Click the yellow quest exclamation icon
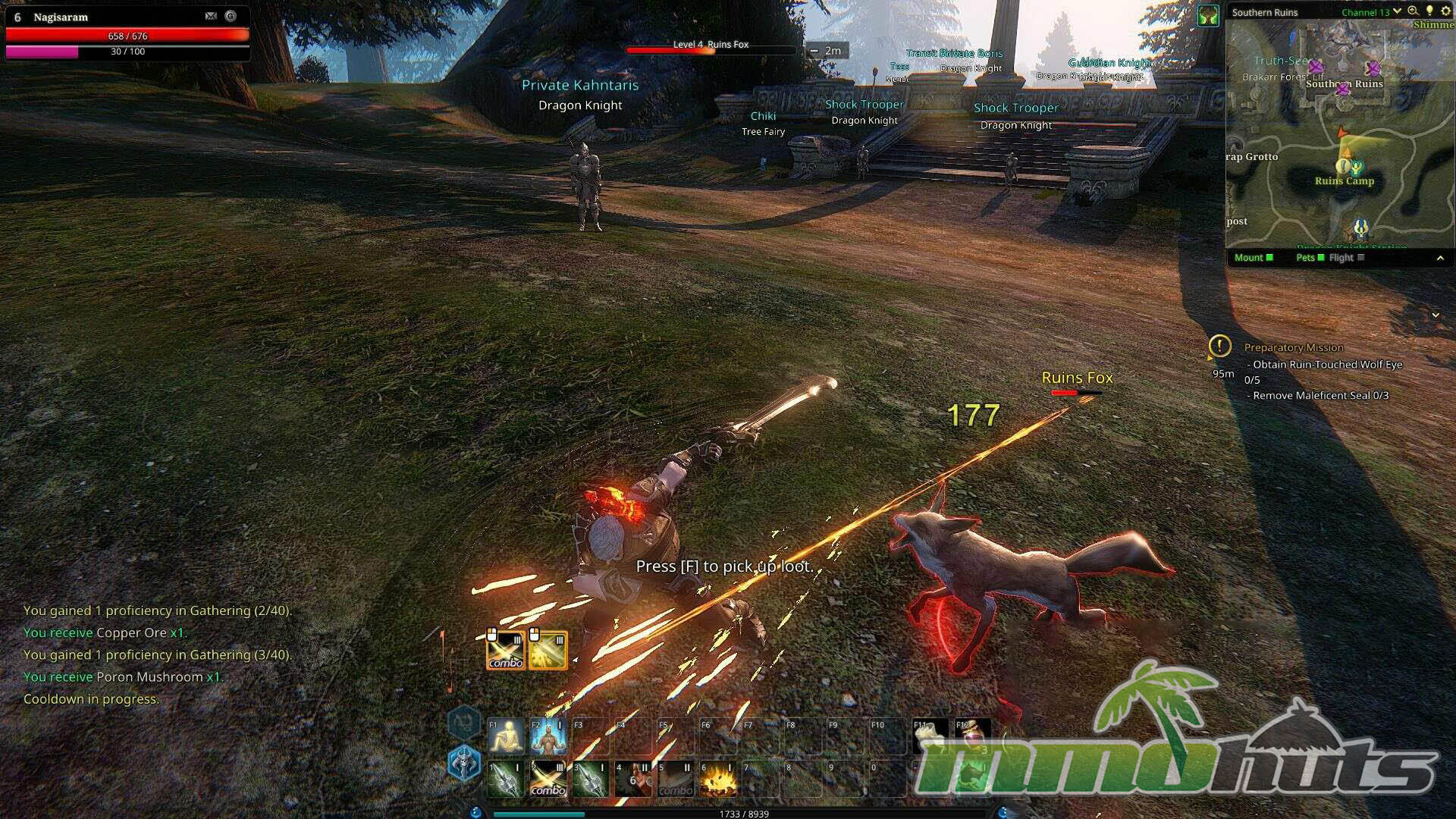Viewport: 1456px width, 819px height. (1219, 347)
